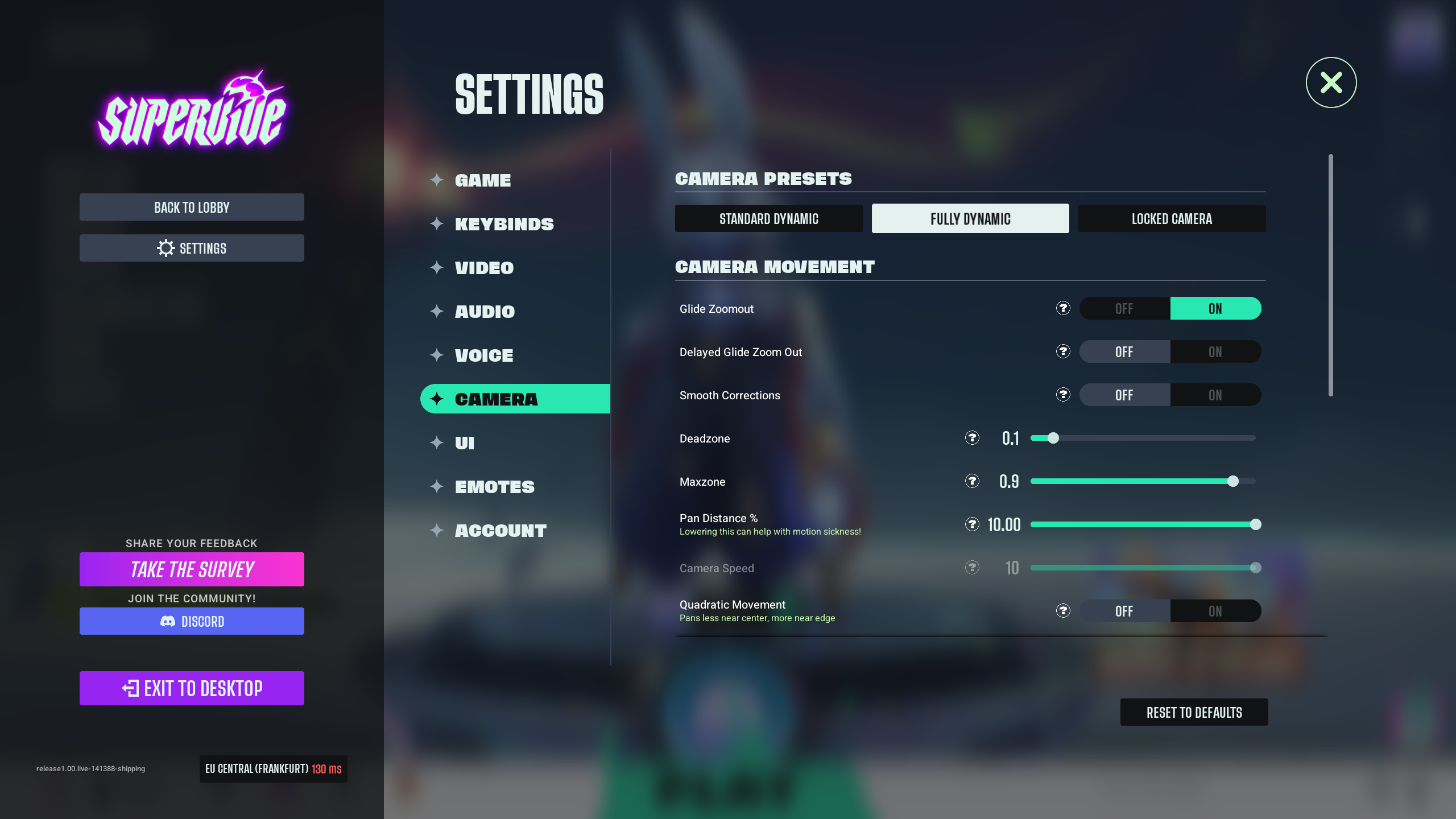
Task: Turn Delayed Glide Zoom Out on
Action: (1215, 352)
